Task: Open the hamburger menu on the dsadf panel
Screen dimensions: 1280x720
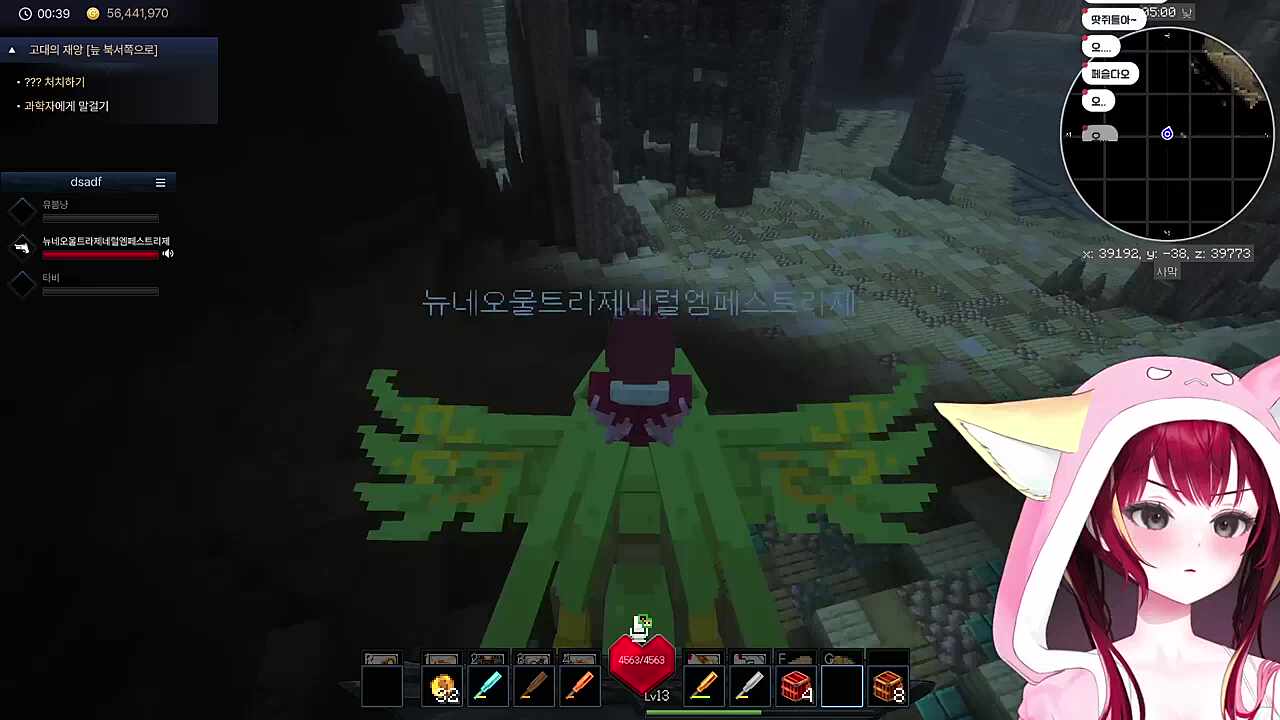Action: point(160,182)
